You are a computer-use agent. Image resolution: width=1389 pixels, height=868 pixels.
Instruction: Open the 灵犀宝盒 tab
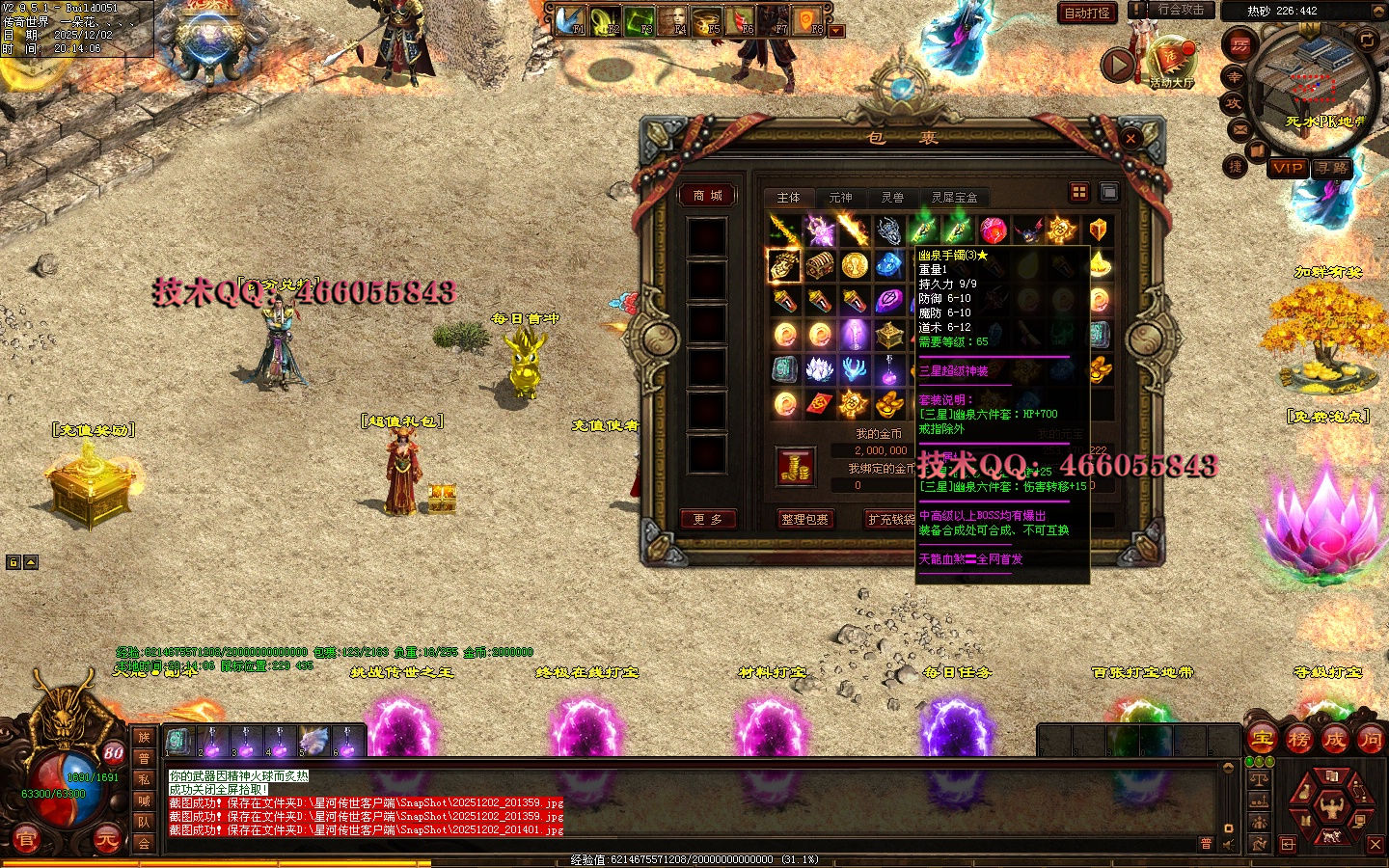coord(954,197)
